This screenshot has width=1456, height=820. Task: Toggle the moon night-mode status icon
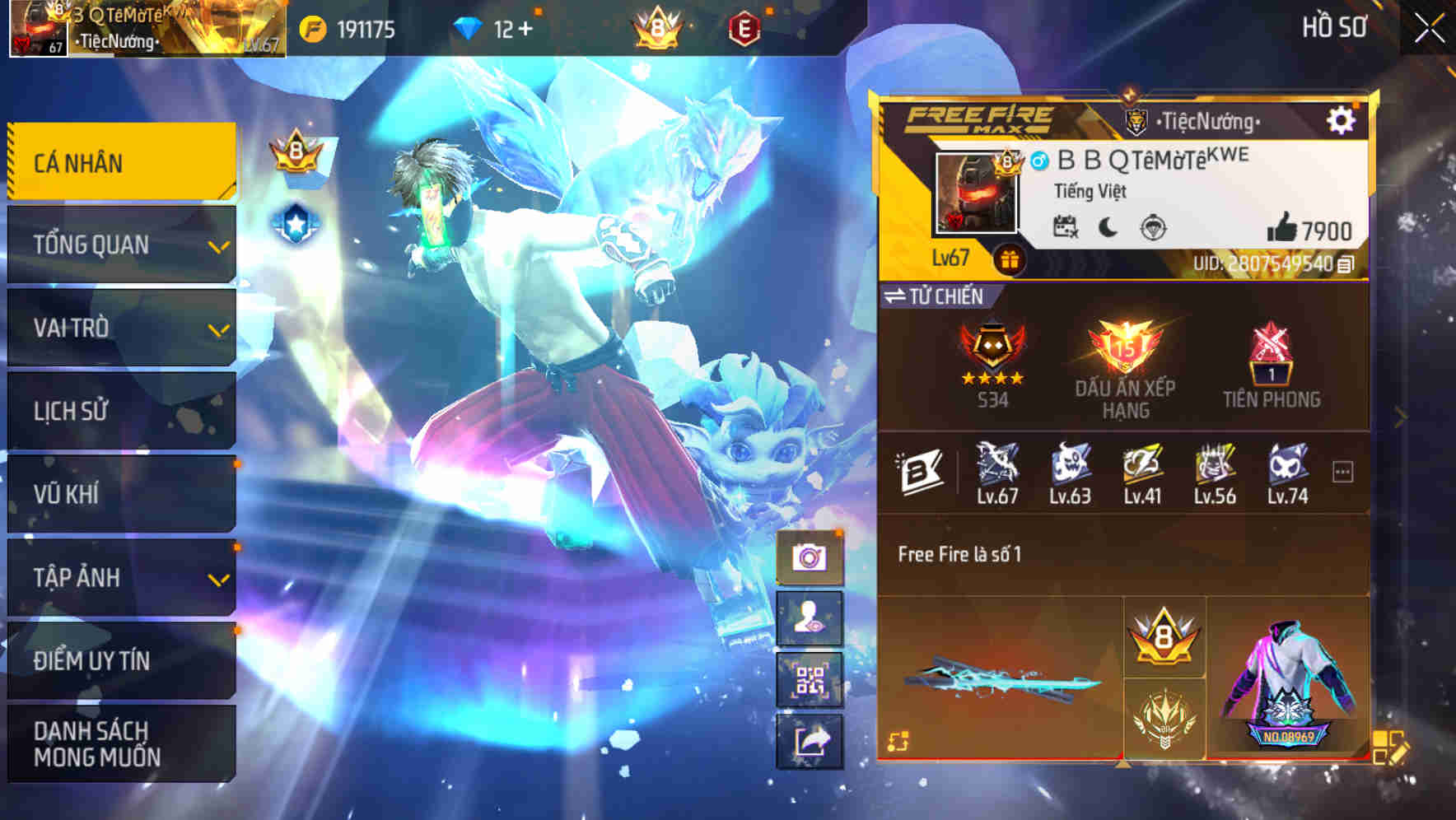click(1108, 224)
